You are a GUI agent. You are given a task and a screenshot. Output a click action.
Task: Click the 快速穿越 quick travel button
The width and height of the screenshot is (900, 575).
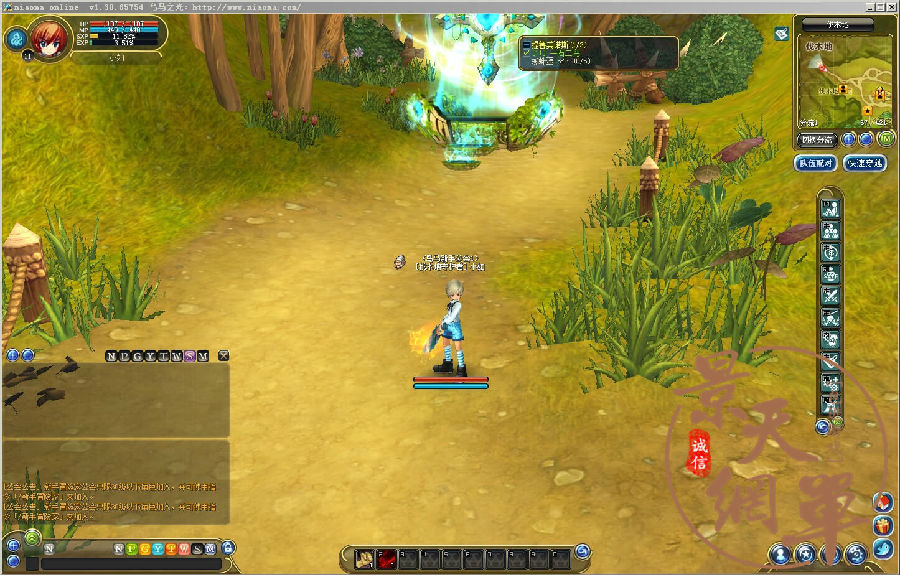click(x=865, y=163)
